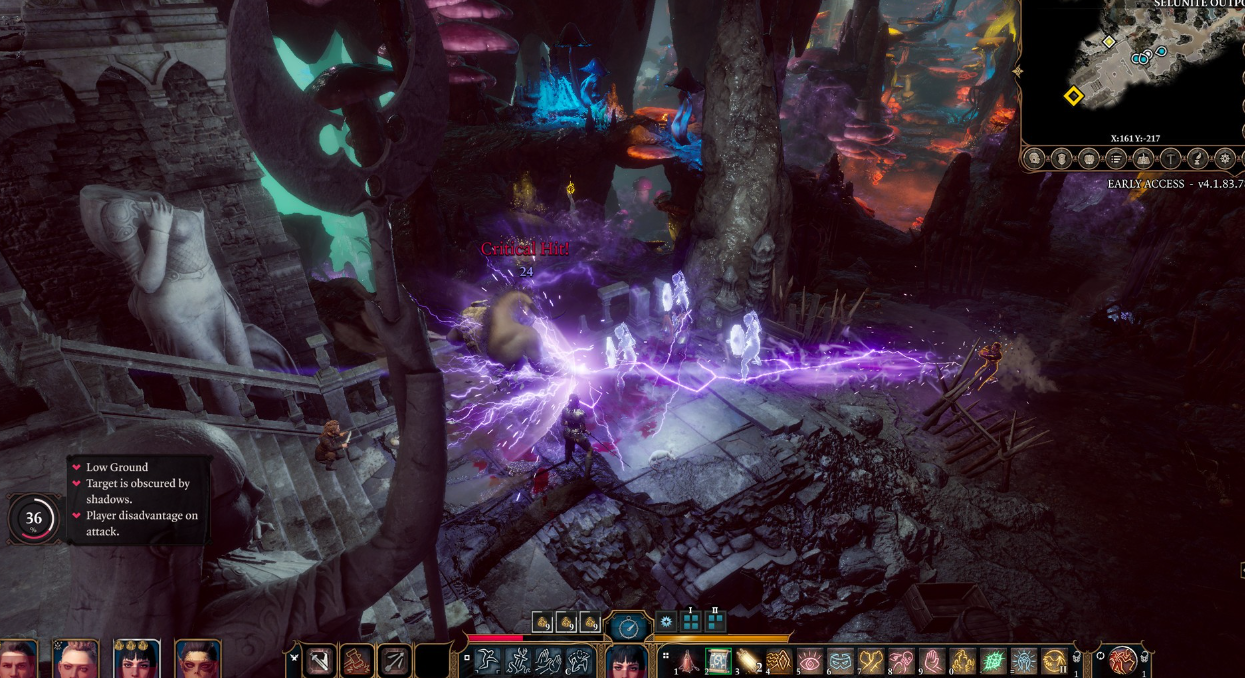The height and width of the screenshot is (678, 1245).
Task: Click the round red orb at hotbar end
Action: coord(1125,661)
